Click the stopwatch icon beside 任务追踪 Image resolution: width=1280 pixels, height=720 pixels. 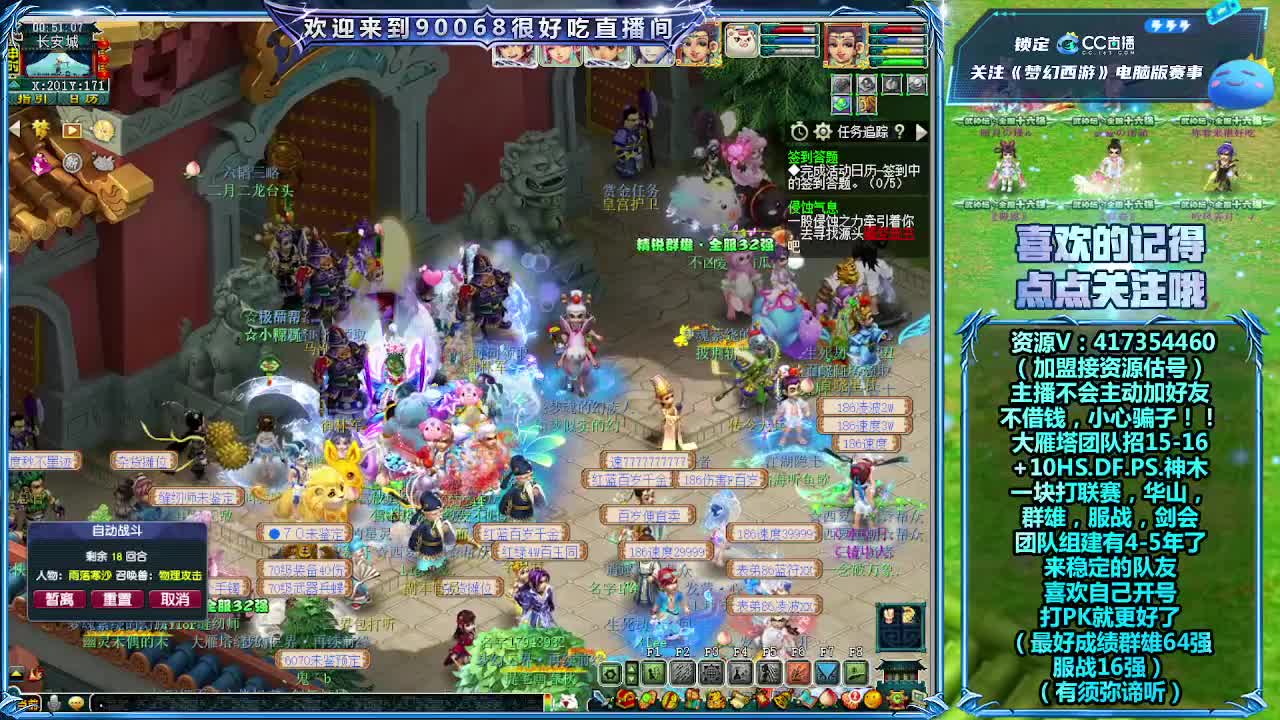(799, 132)
